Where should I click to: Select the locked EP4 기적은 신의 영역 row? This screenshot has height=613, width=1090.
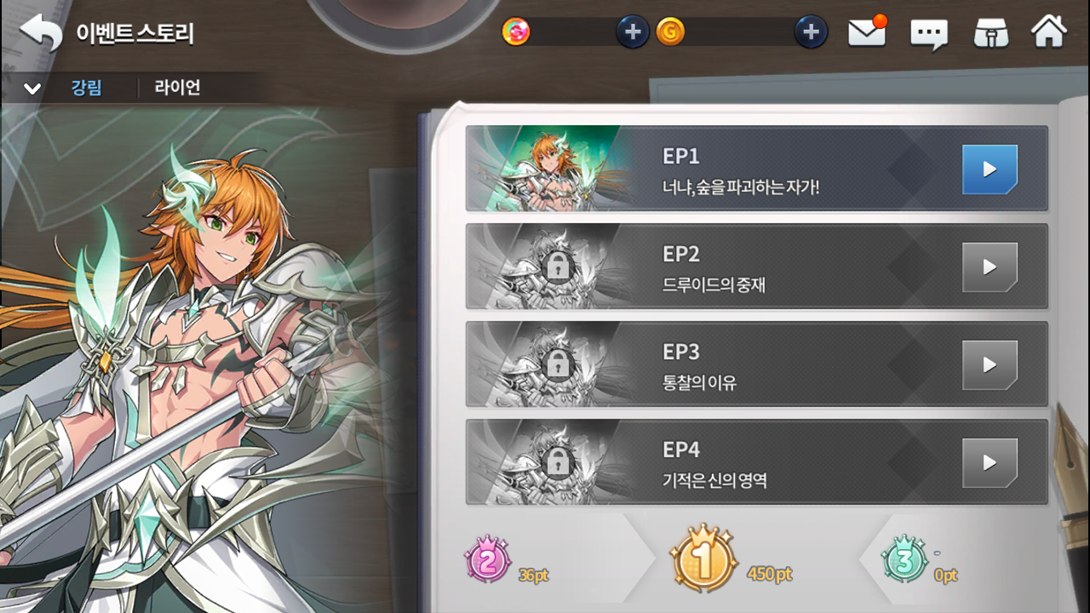point(756,462)
